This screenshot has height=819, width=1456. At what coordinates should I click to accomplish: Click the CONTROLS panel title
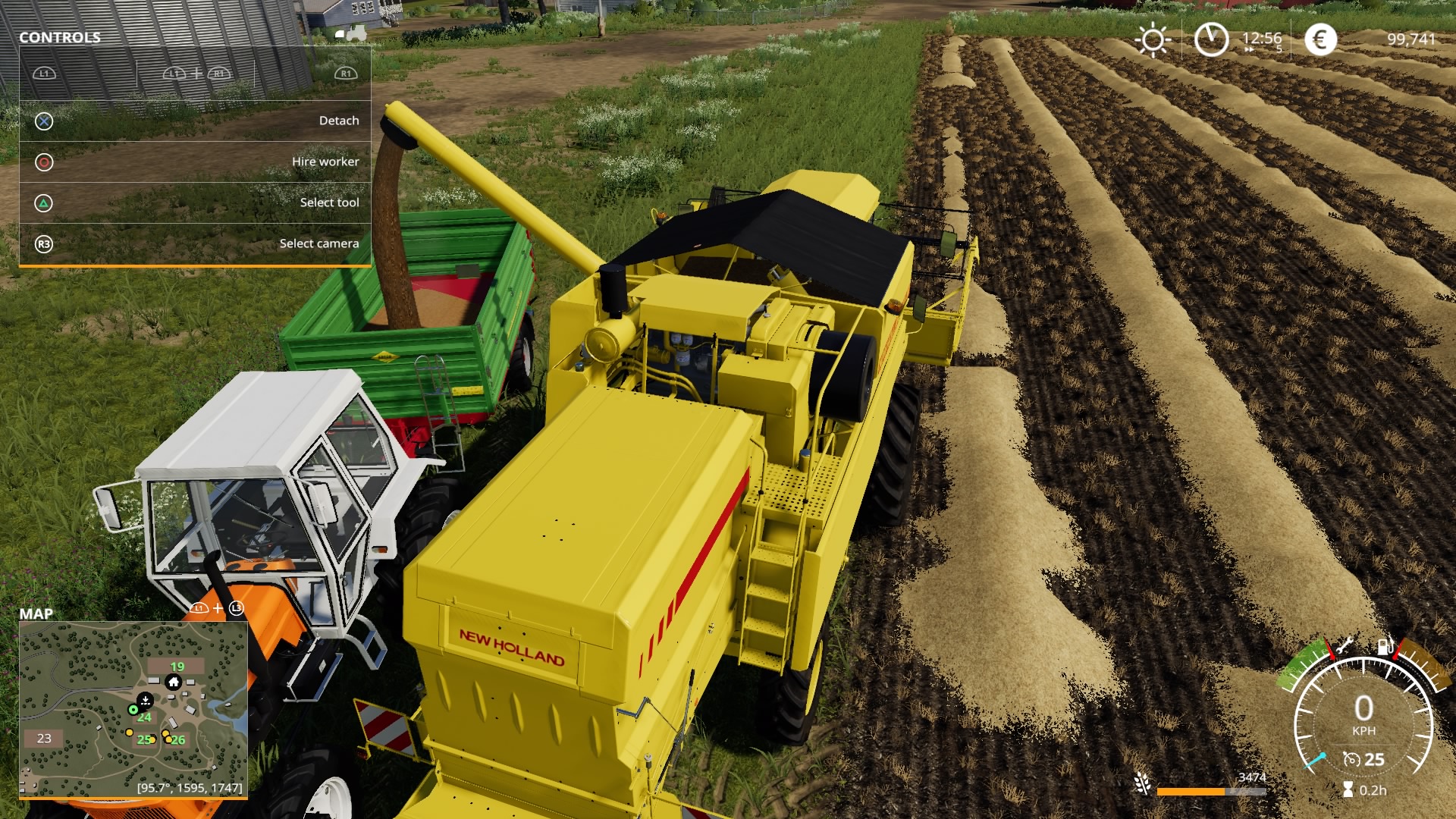(x=61, y=36)
